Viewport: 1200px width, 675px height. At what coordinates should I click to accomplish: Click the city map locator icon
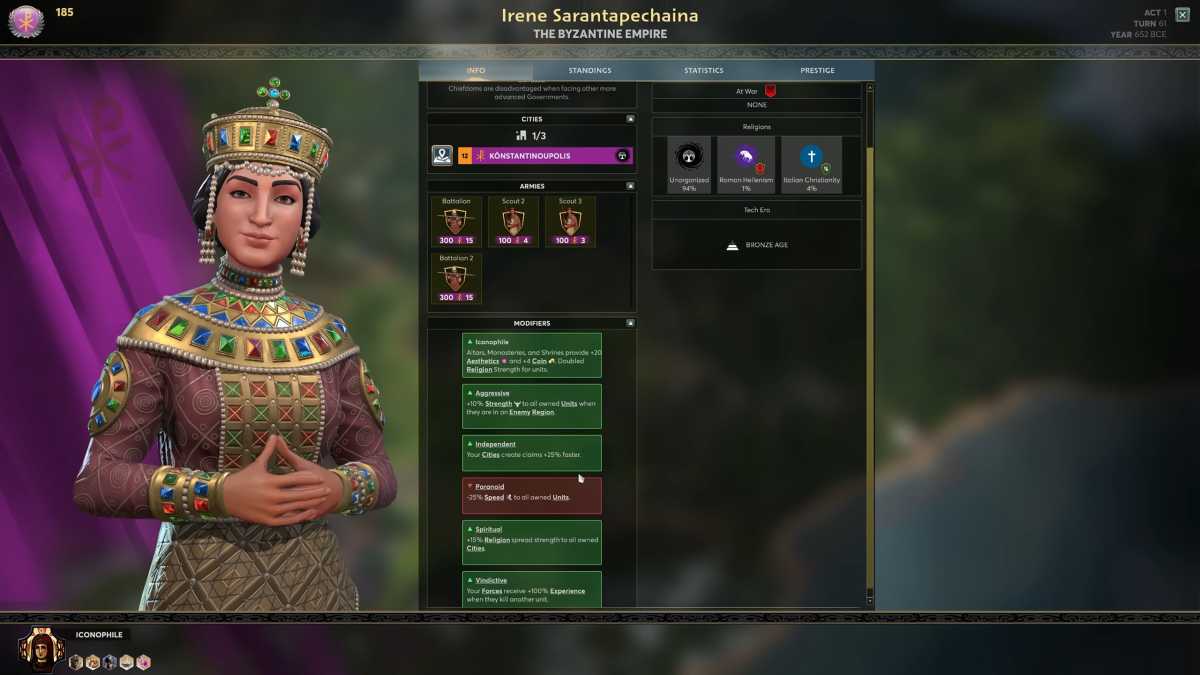point(442,156)
